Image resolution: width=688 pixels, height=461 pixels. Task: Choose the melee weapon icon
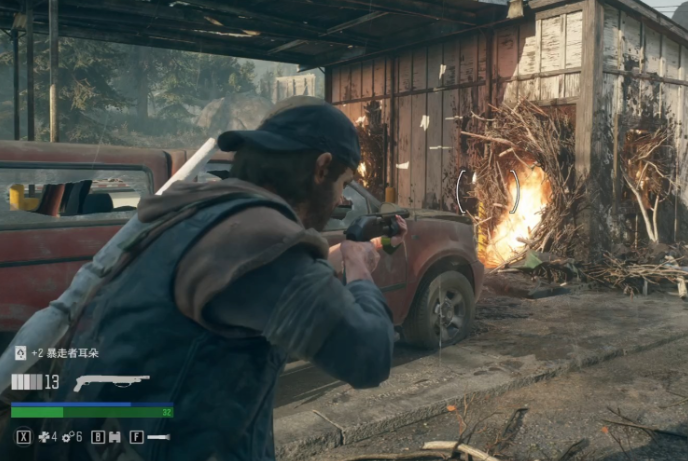[158, 437]
